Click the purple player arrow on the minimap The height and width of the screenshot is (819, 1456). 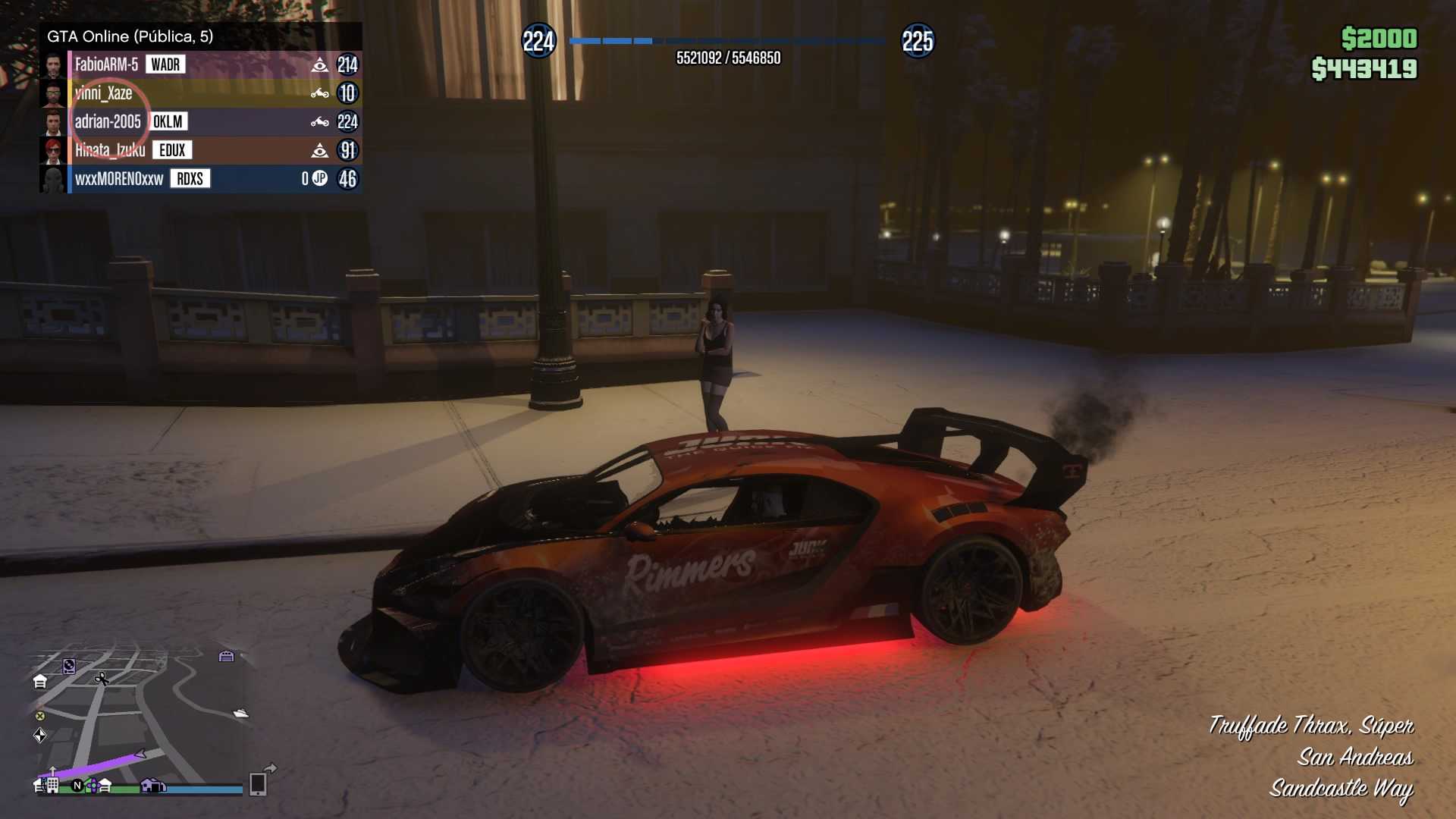tap(140, 754)
